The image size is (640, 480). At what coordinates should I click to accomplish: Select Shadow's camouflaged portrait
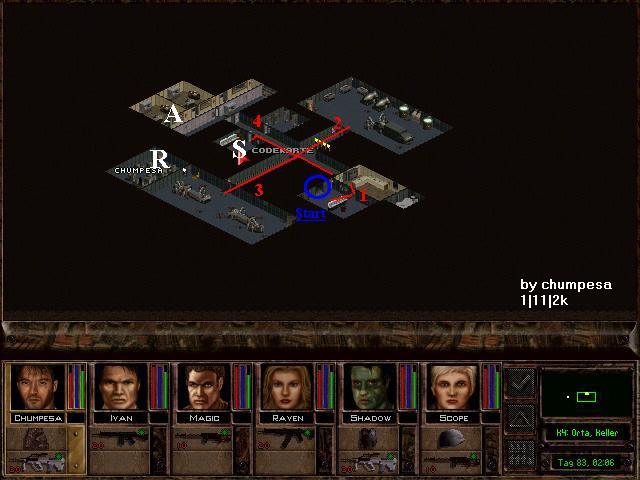[371, 387]
